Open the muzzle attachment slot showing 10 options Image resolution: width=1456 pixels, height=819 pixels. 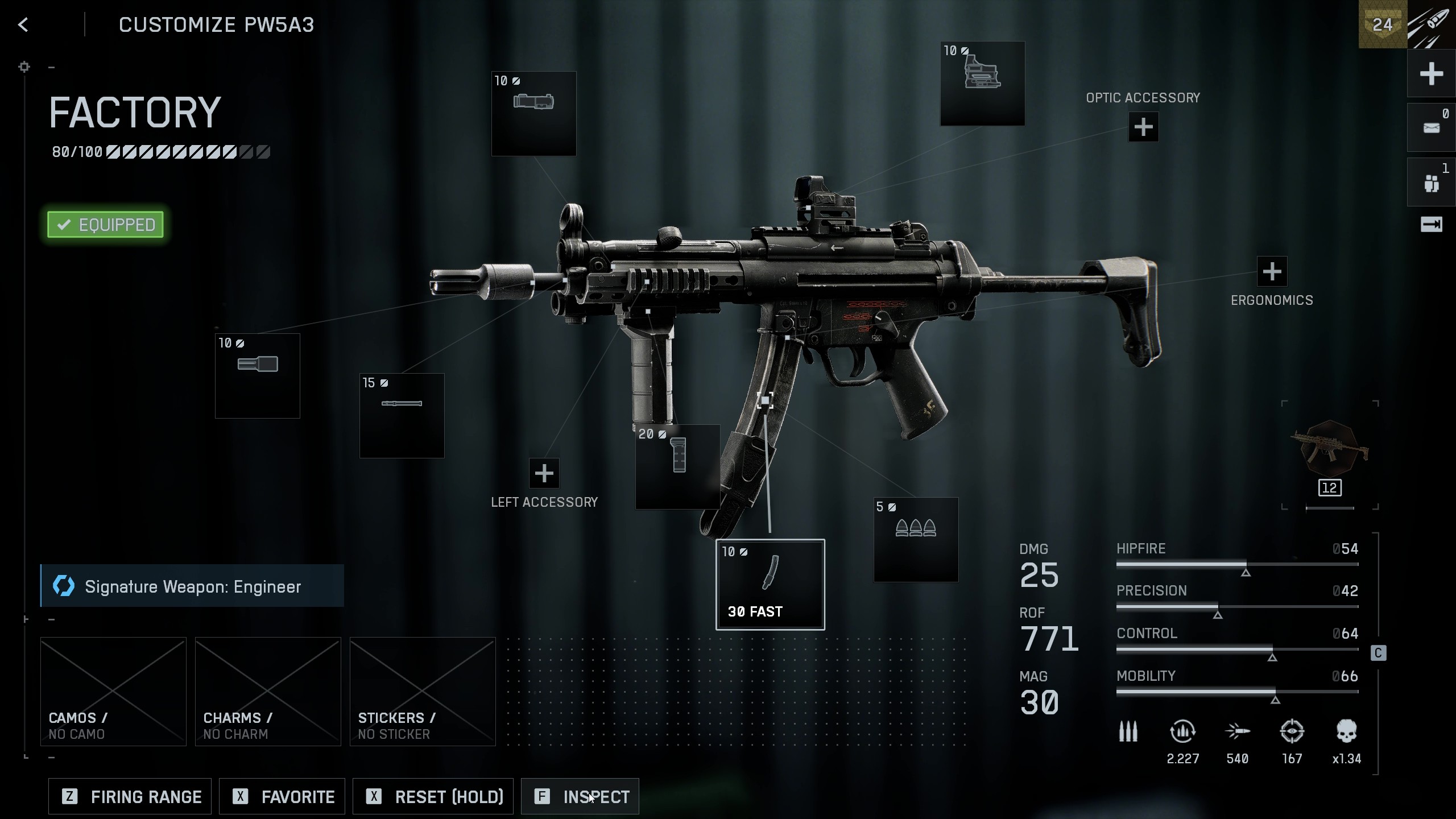[257, 375]
